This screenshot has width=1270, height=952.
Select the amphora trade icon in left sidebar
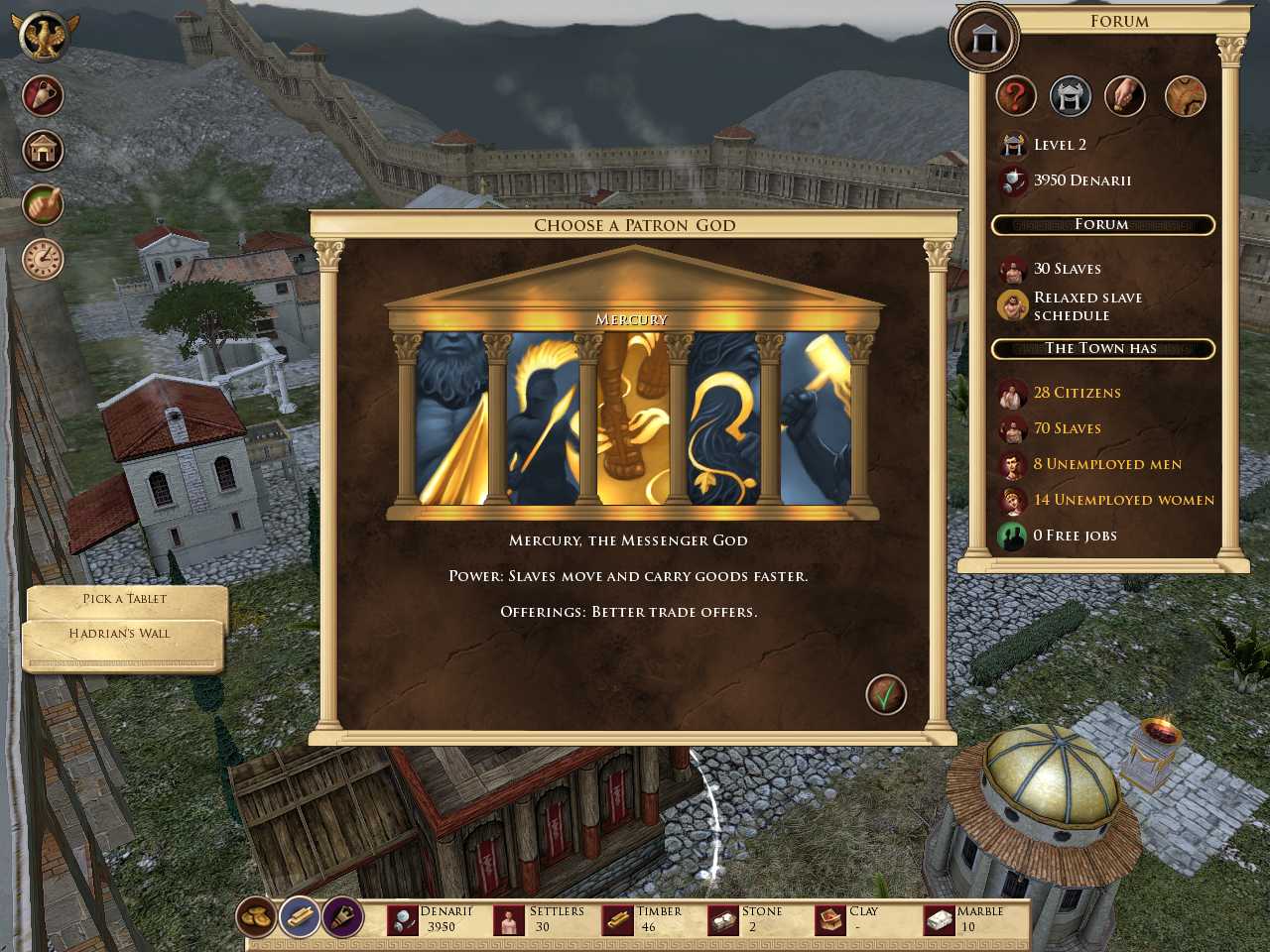click(42, 97)
